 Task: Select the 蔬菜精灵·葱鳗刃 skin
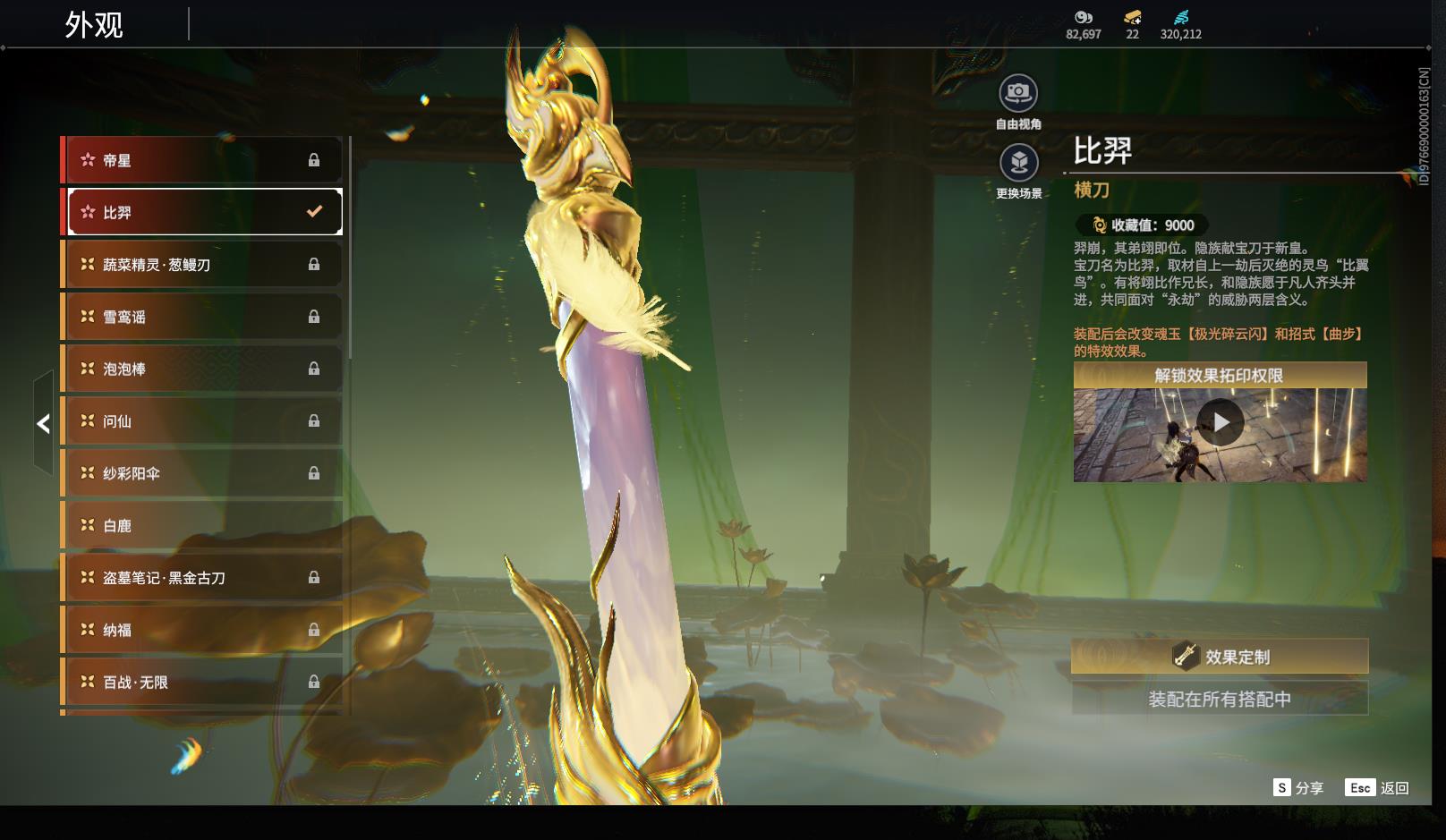point(204,265)
